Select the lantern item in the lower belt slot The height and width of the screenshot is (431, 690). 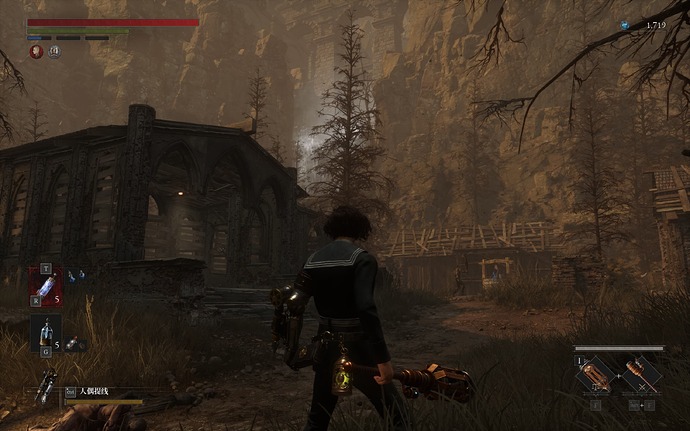click(47, 332)
